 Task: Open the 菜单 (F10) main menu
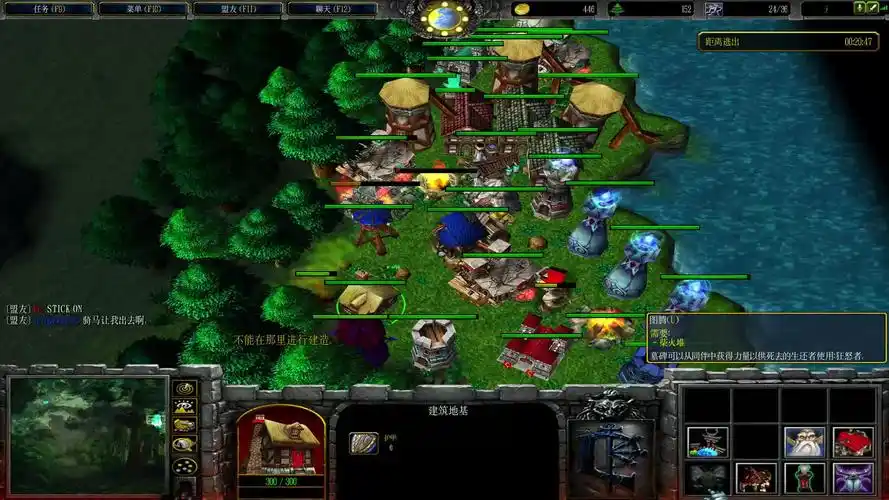pyautogui.click(x=143, y=8)
